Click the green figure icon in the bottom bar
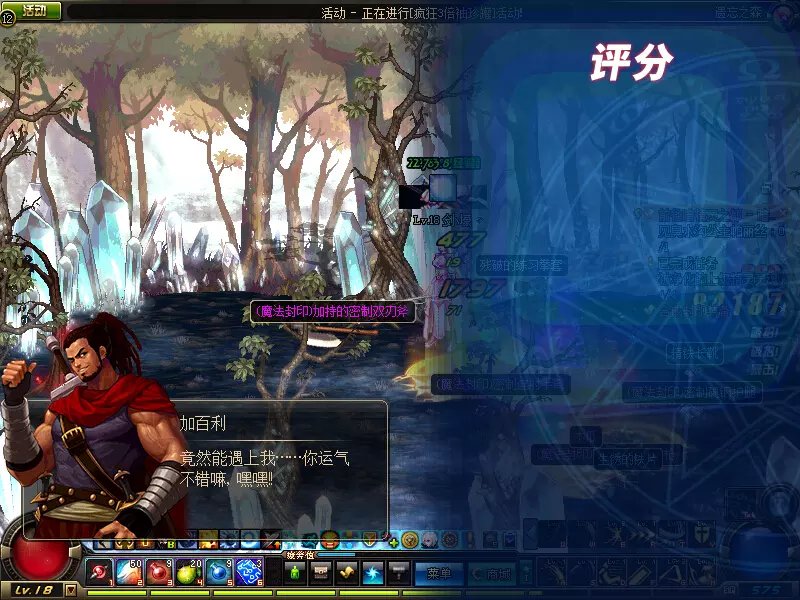 click(x=295, y=572)
